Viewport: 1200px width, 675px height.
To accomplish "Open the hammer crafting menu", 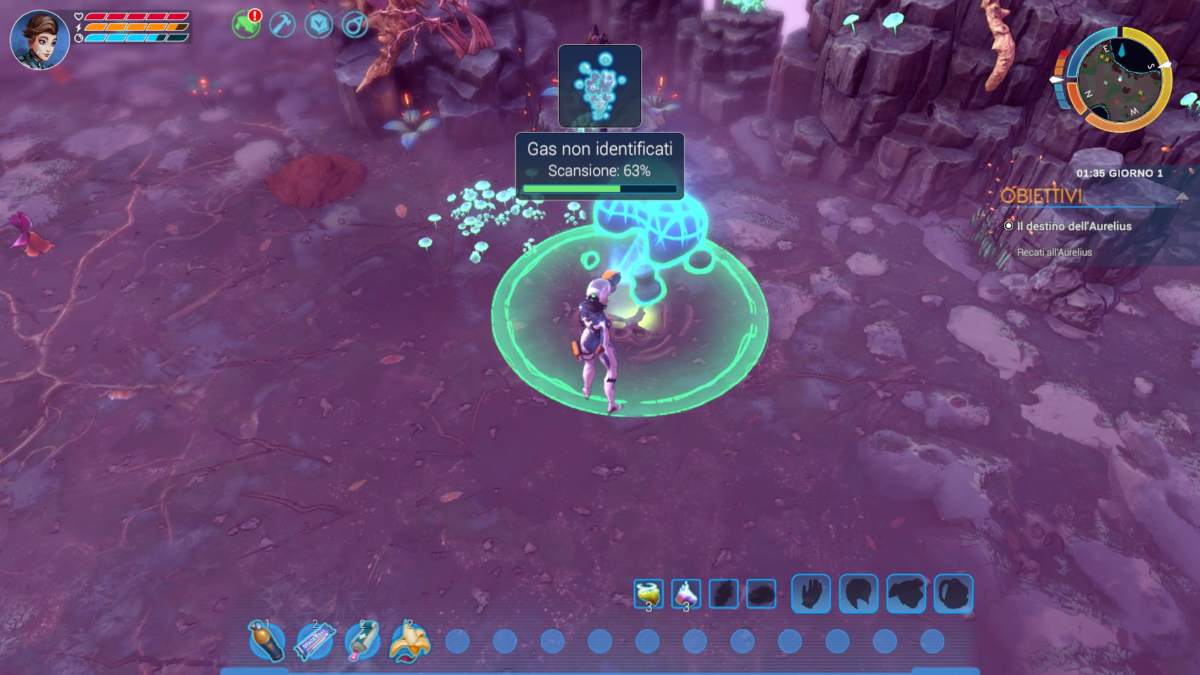I will (x=282, y=24).
